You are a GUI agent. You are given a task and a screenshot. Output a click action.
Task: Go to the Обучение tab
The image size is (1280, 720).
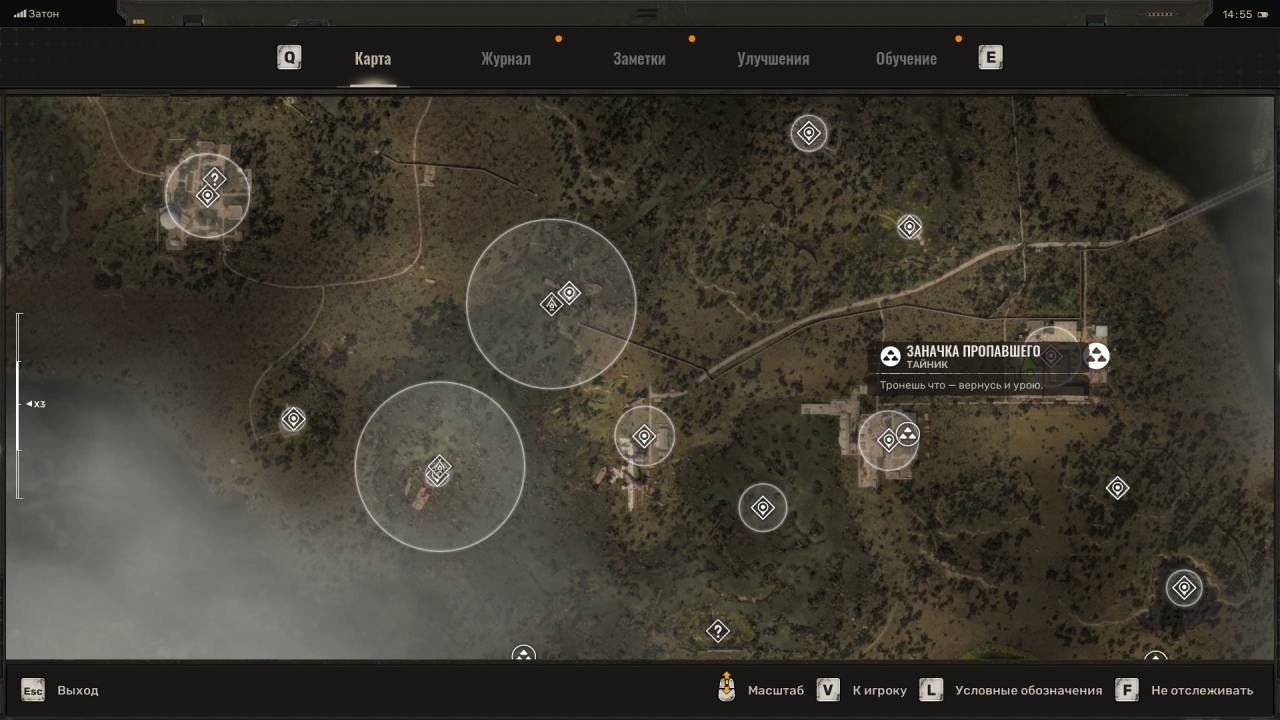906,58
